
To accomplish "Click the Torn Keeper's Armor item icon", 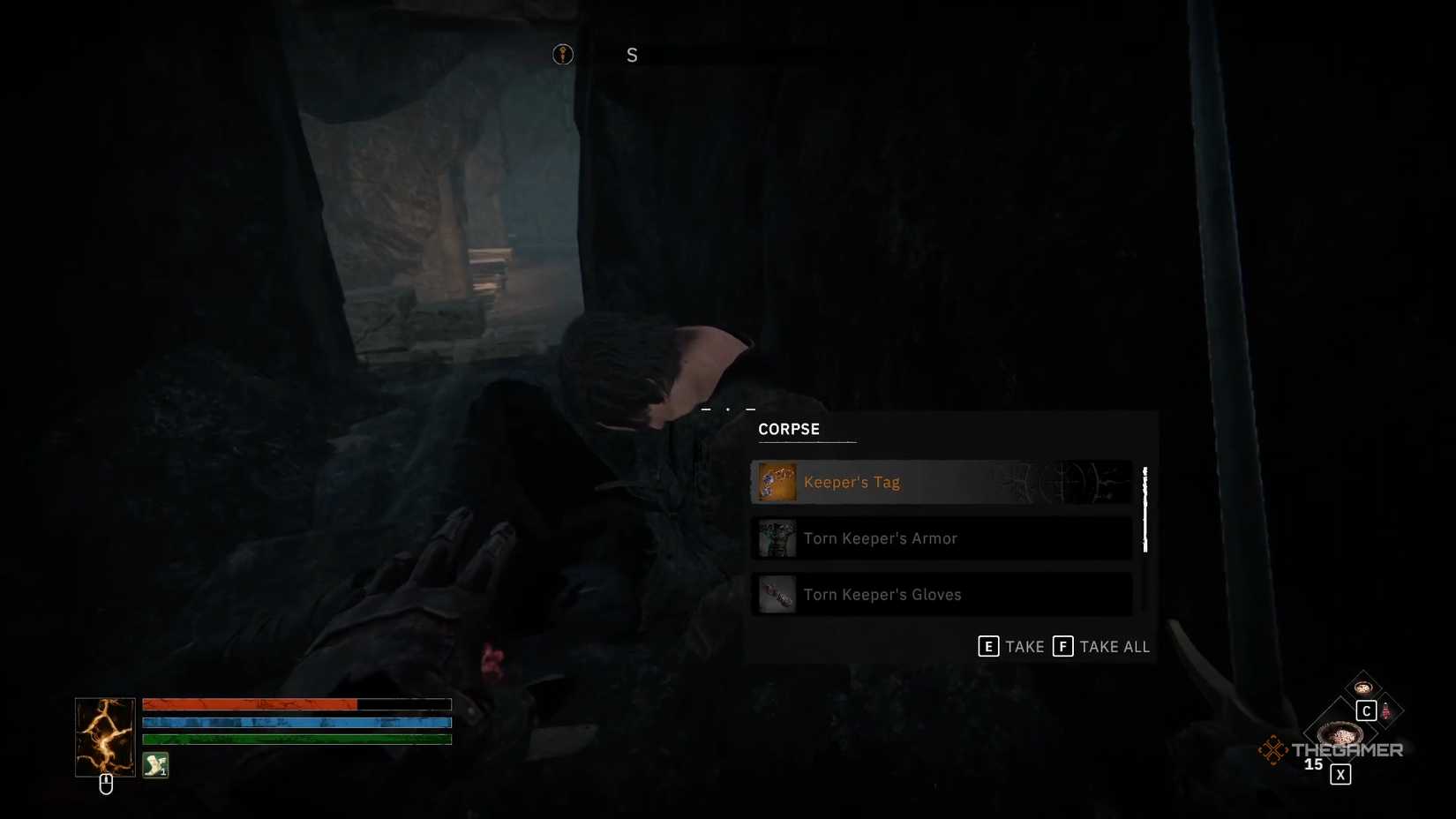I will [777, 538].
